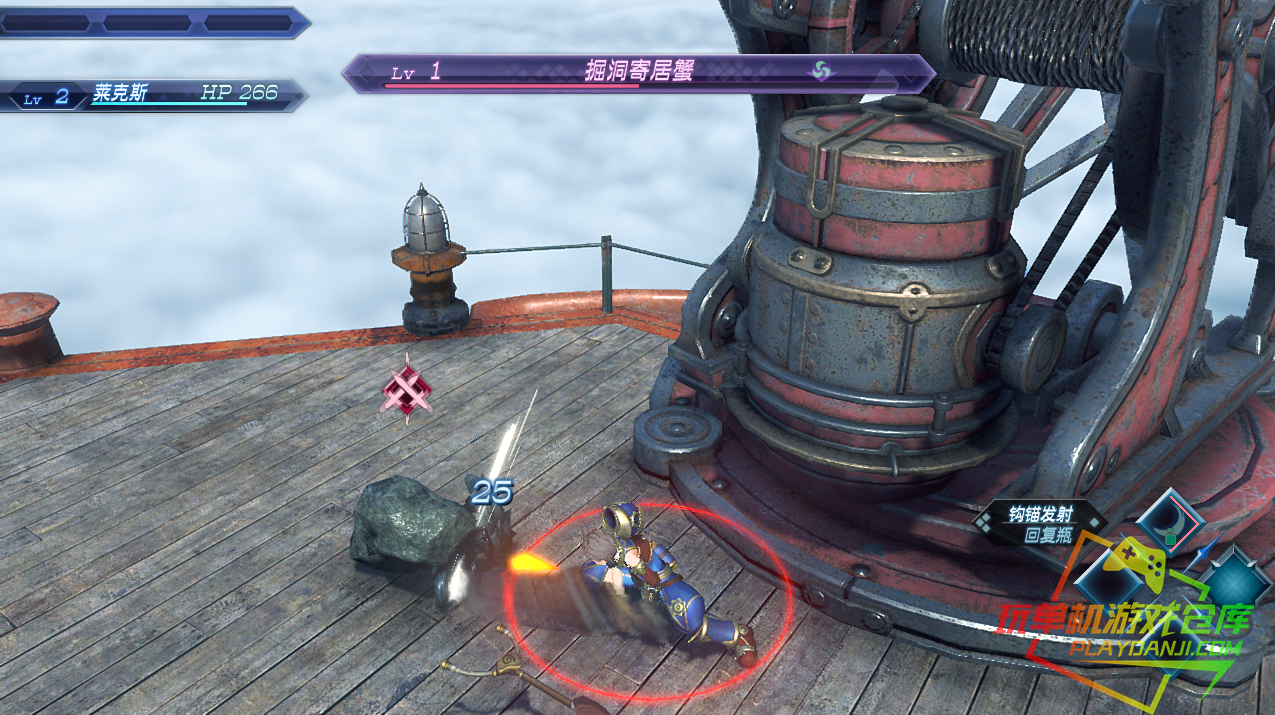Select the 掘洞寄居蟹 enemy target bar
The height and width of the screenshot is (715, 1275).
[638, 73]
